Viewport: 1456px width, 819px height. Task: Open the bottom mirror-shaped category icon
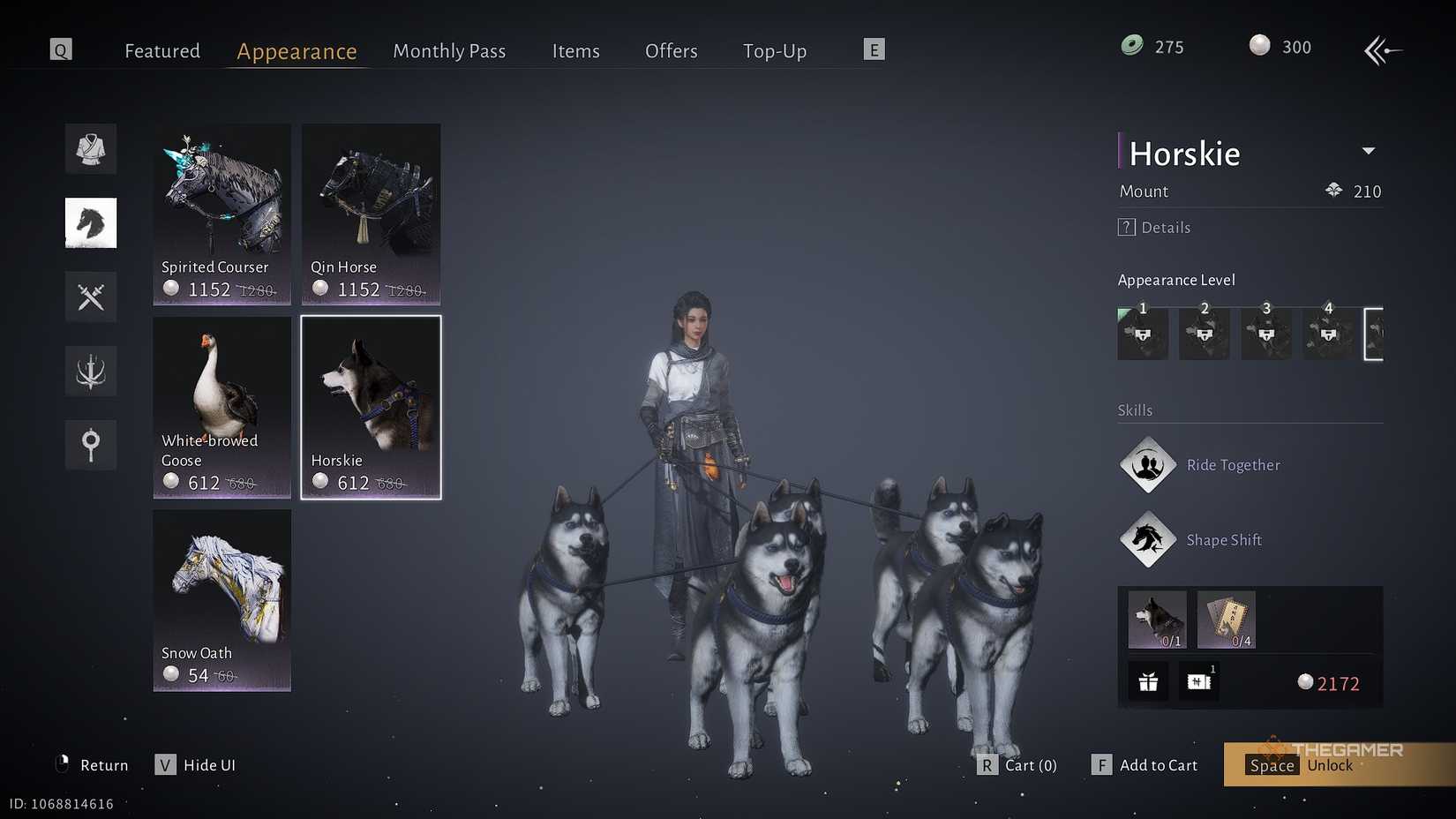(91, 445)
